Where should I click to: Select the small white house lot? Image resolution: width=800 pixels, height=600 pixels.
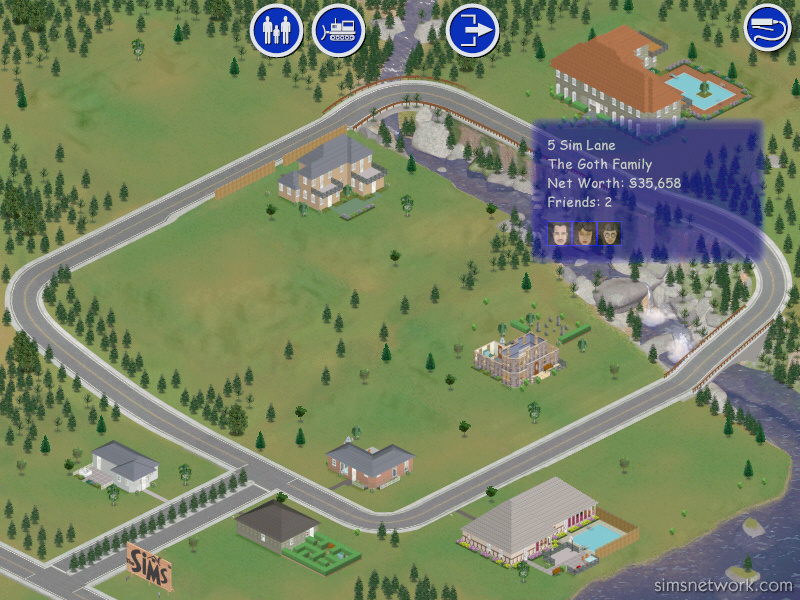122,466
